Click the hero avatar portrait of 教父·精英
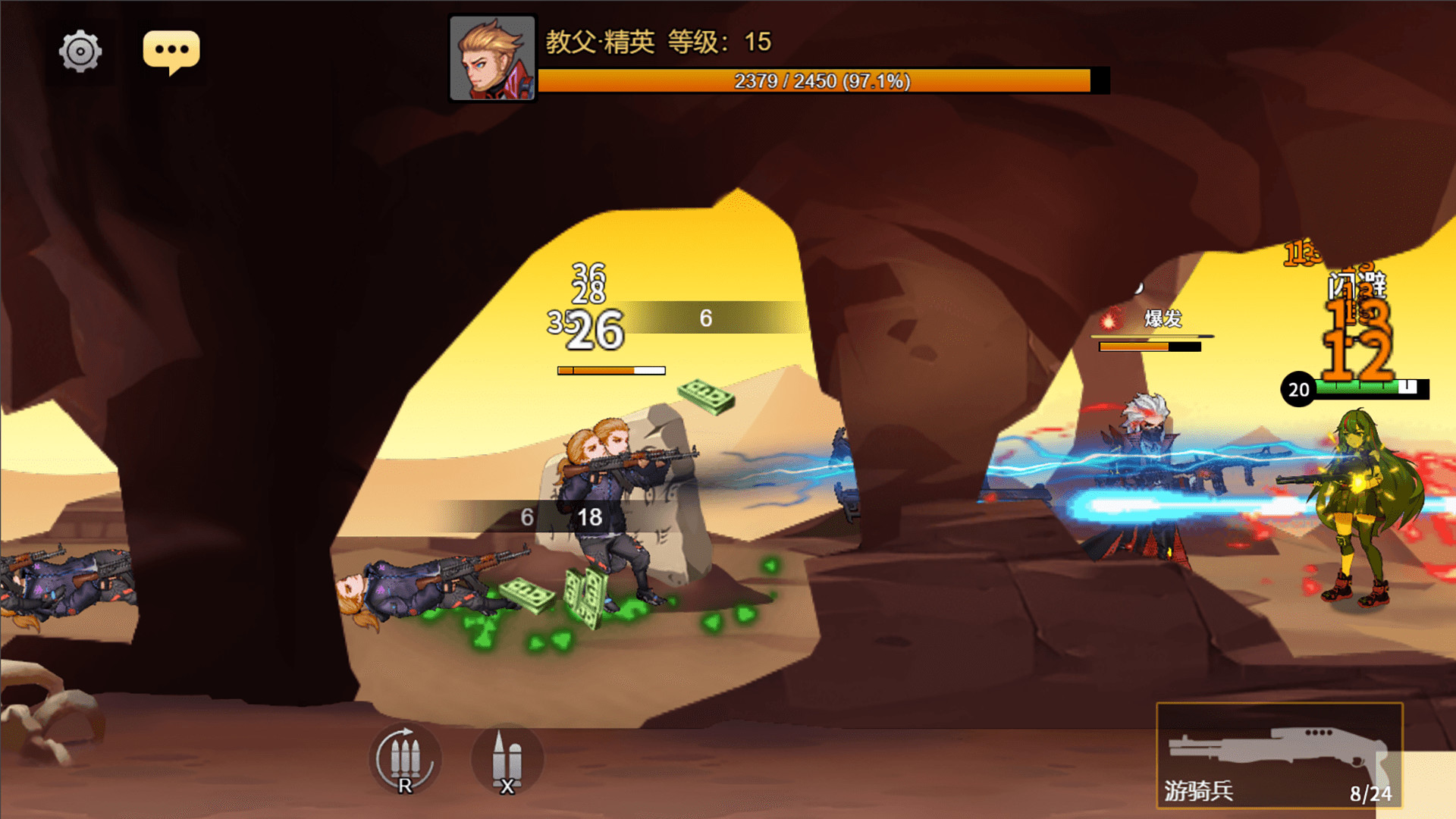Image resolution: width=1456 pixels, height=819 pixels. (x=492, y=55)
